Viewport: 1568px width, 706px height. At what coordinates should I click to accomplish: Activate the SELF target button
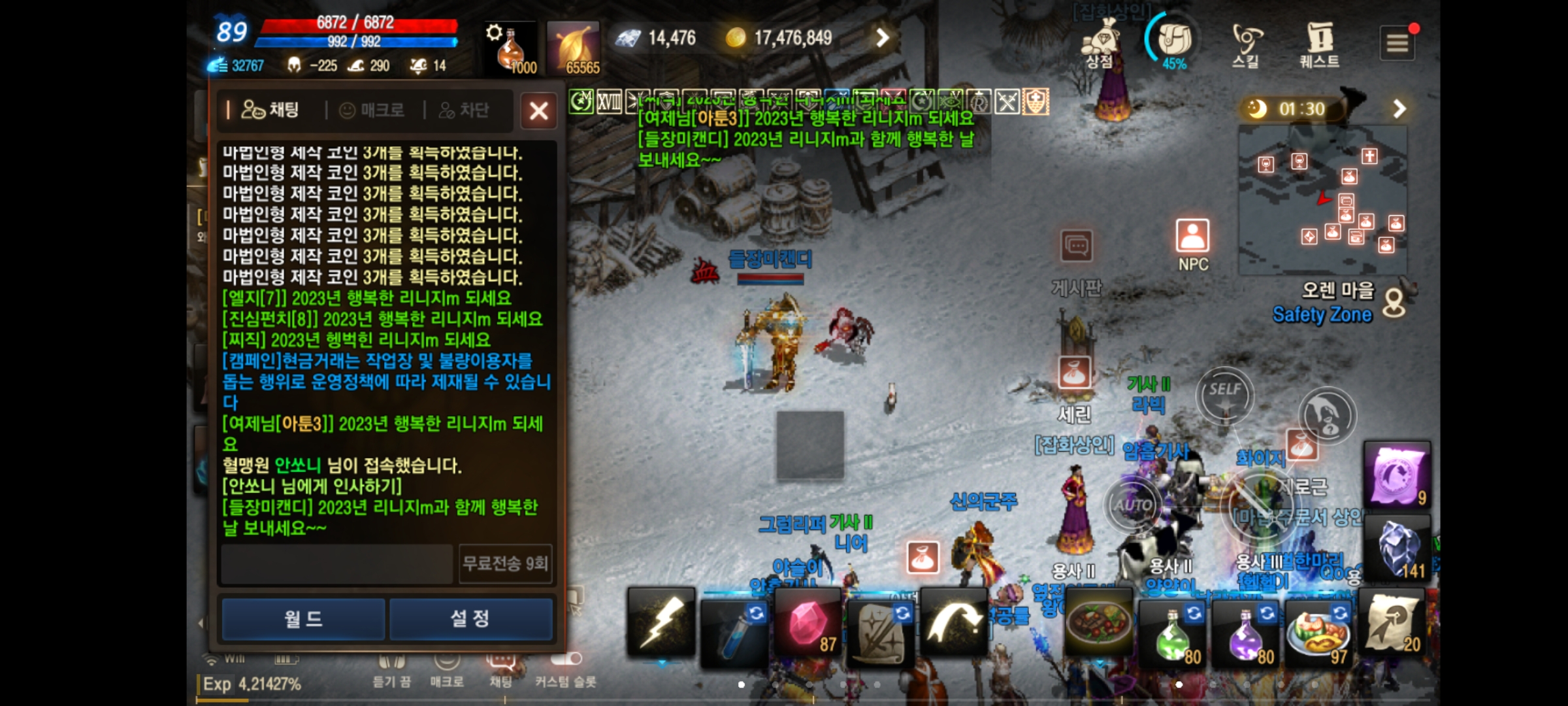pos(1224,394)
